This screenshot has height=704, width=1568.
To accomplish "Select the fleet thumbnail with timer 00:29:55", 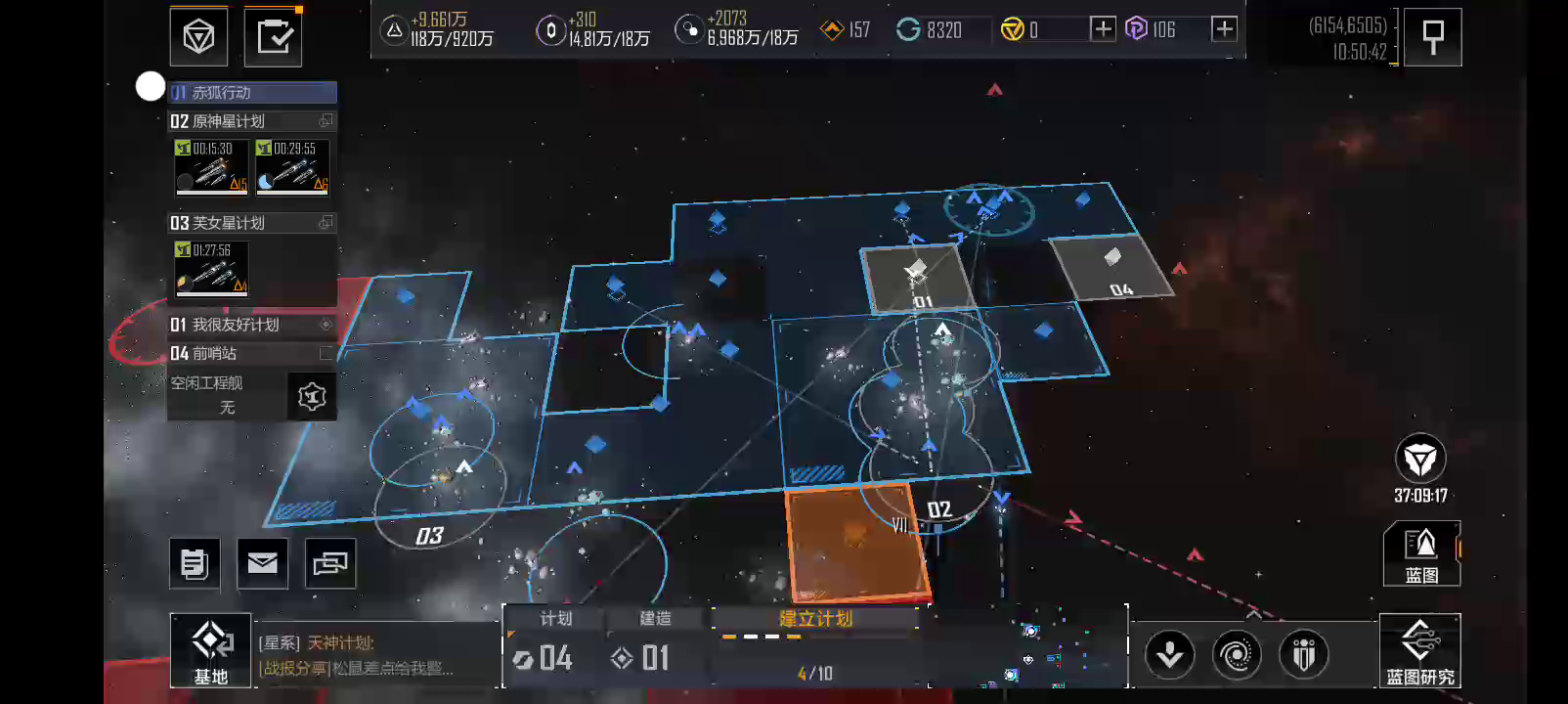I will coord(292,167).
